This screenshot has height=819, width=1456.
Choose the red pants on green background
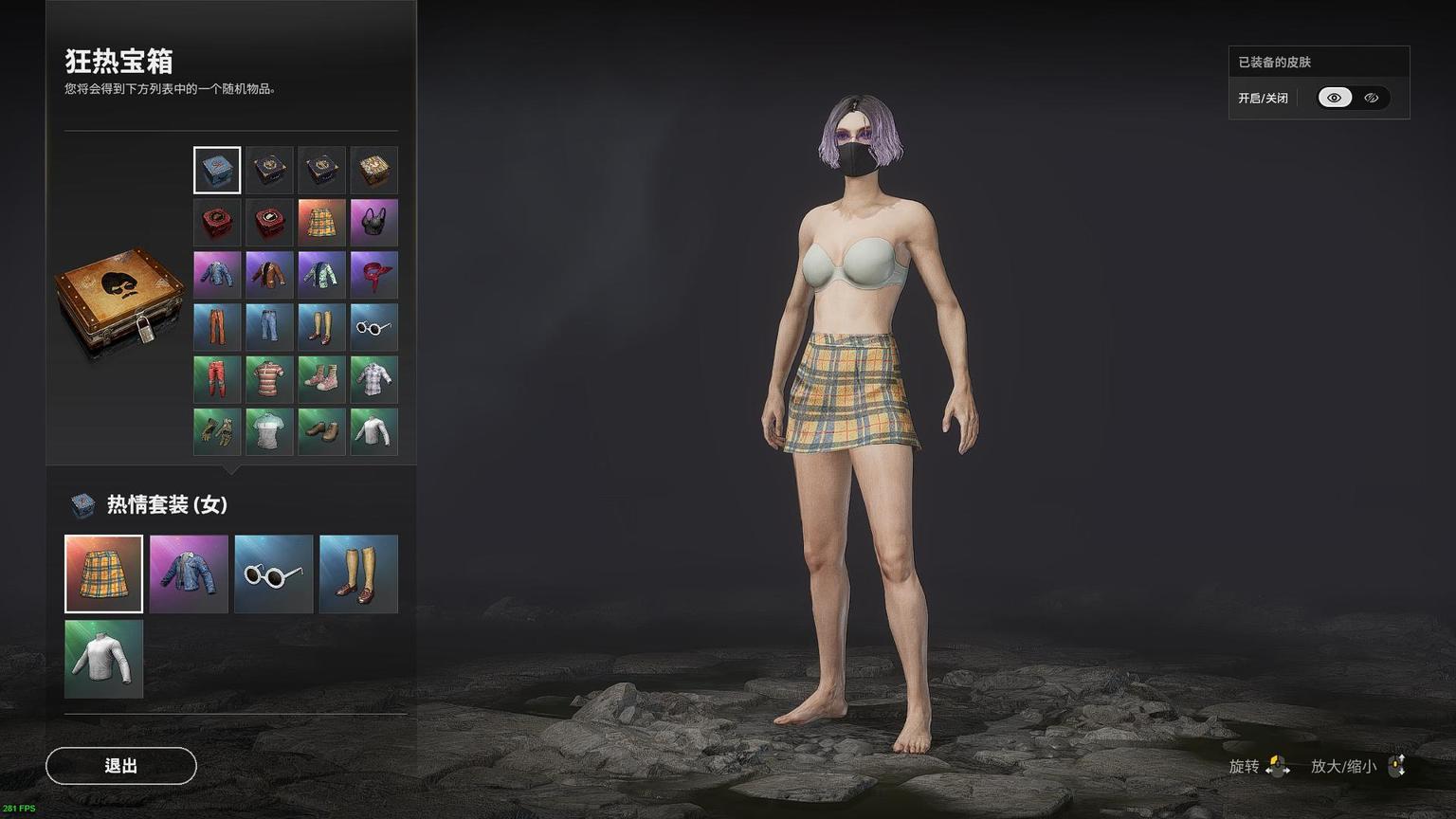[217, 379]
